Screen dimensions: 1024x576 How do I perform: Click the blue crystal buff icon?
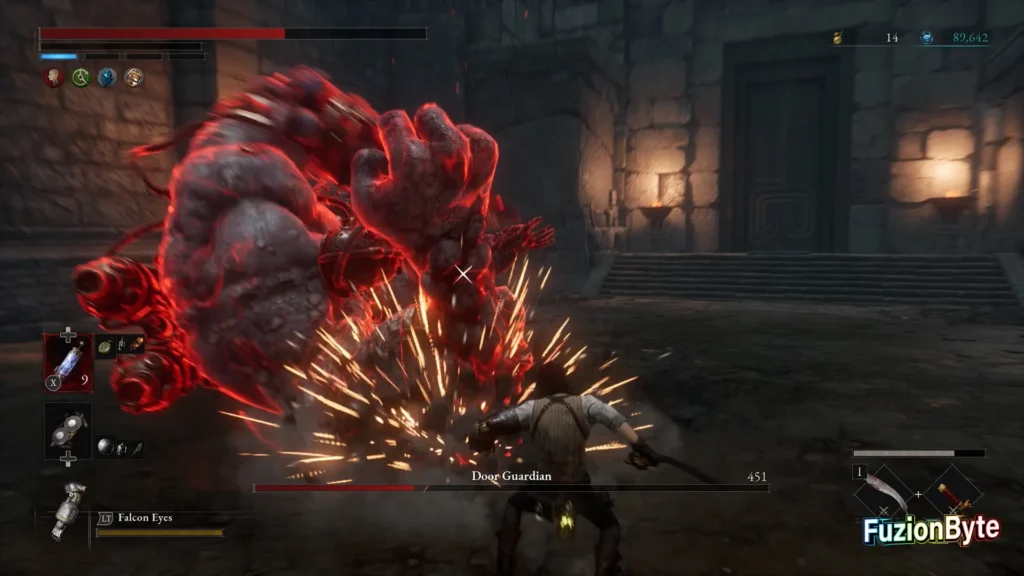(107, 78)
